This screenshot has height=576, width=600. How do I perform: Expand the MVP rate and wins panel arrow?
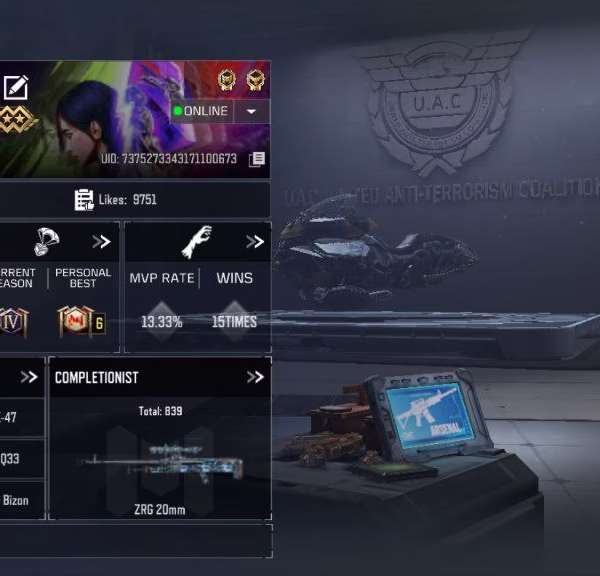pos(255,242)
